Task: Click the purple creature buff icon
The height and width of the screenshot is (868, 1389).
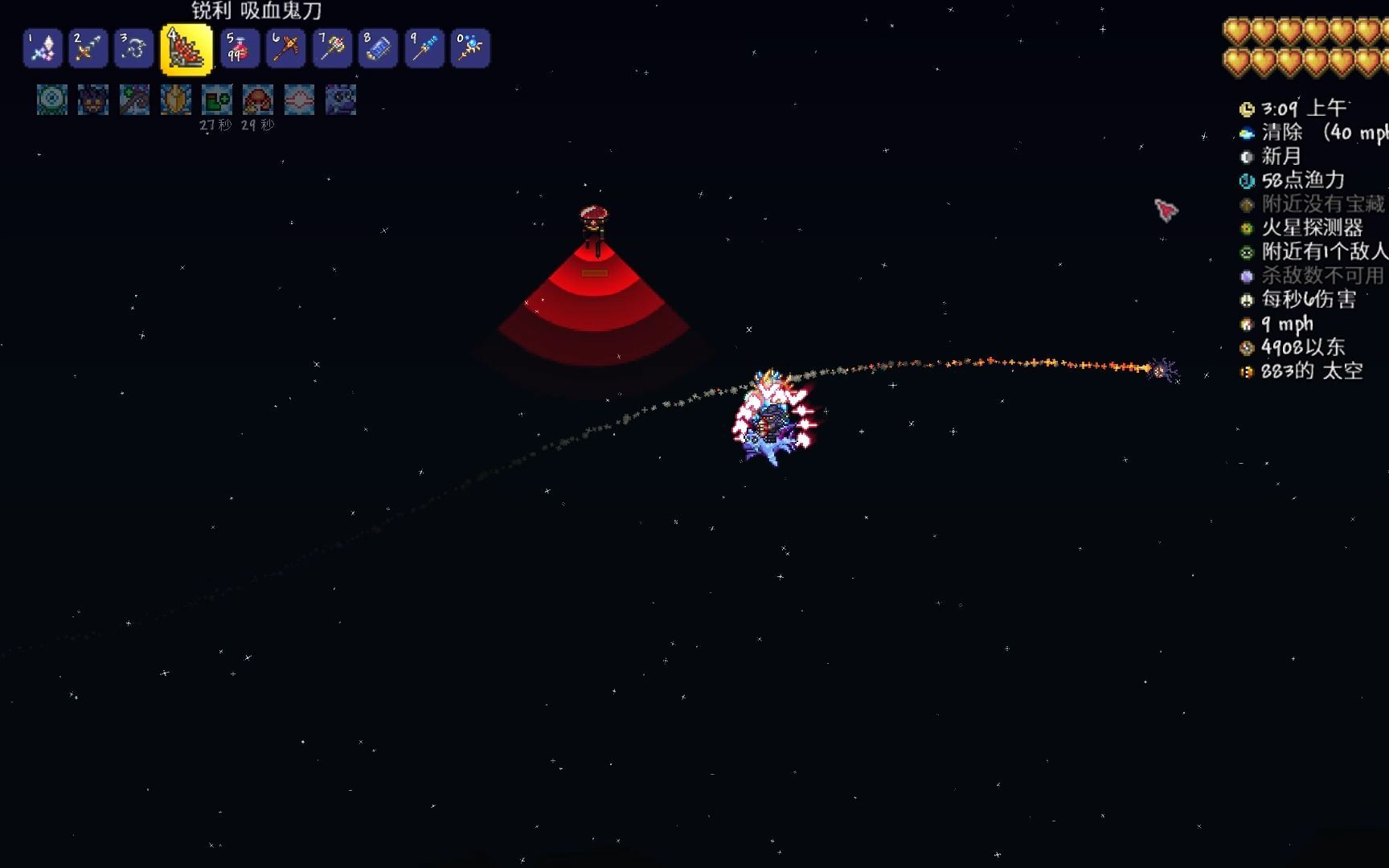Action: [341, 100]
